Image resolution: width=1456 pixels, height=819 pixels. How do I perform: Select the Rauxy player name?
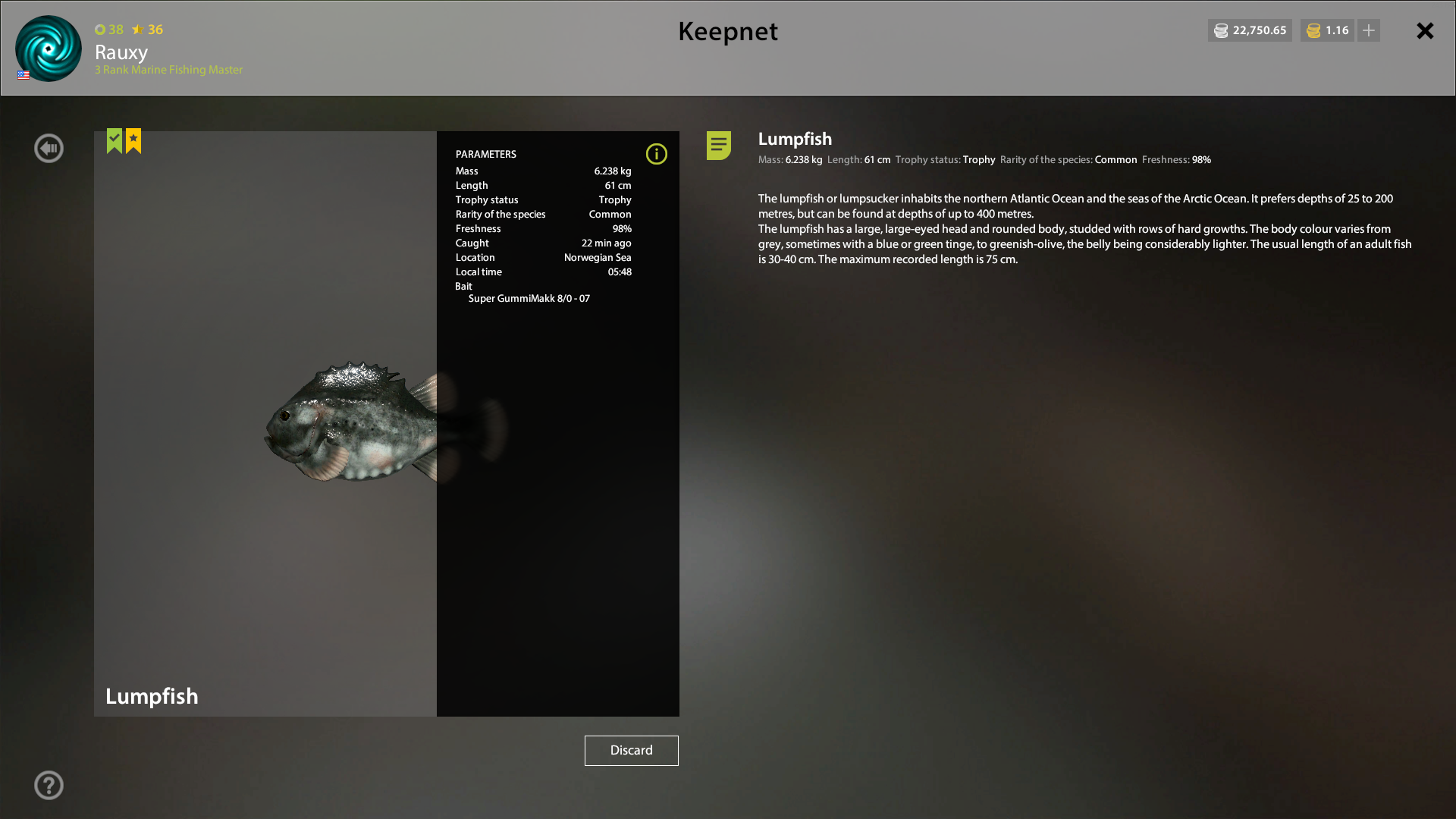(121, 53)
